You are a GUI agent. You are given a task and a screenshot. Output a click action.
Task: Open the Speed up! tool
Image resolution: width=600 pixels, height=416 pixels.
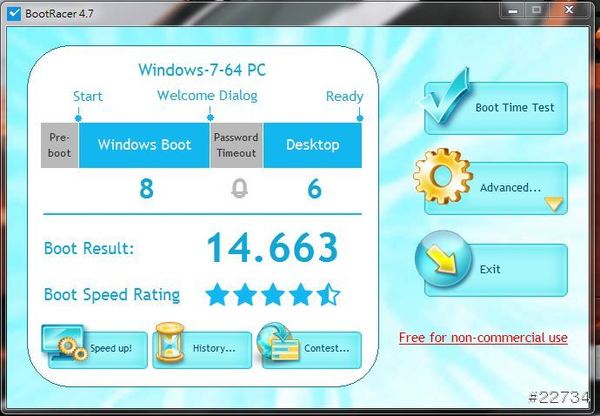point(98,348)
